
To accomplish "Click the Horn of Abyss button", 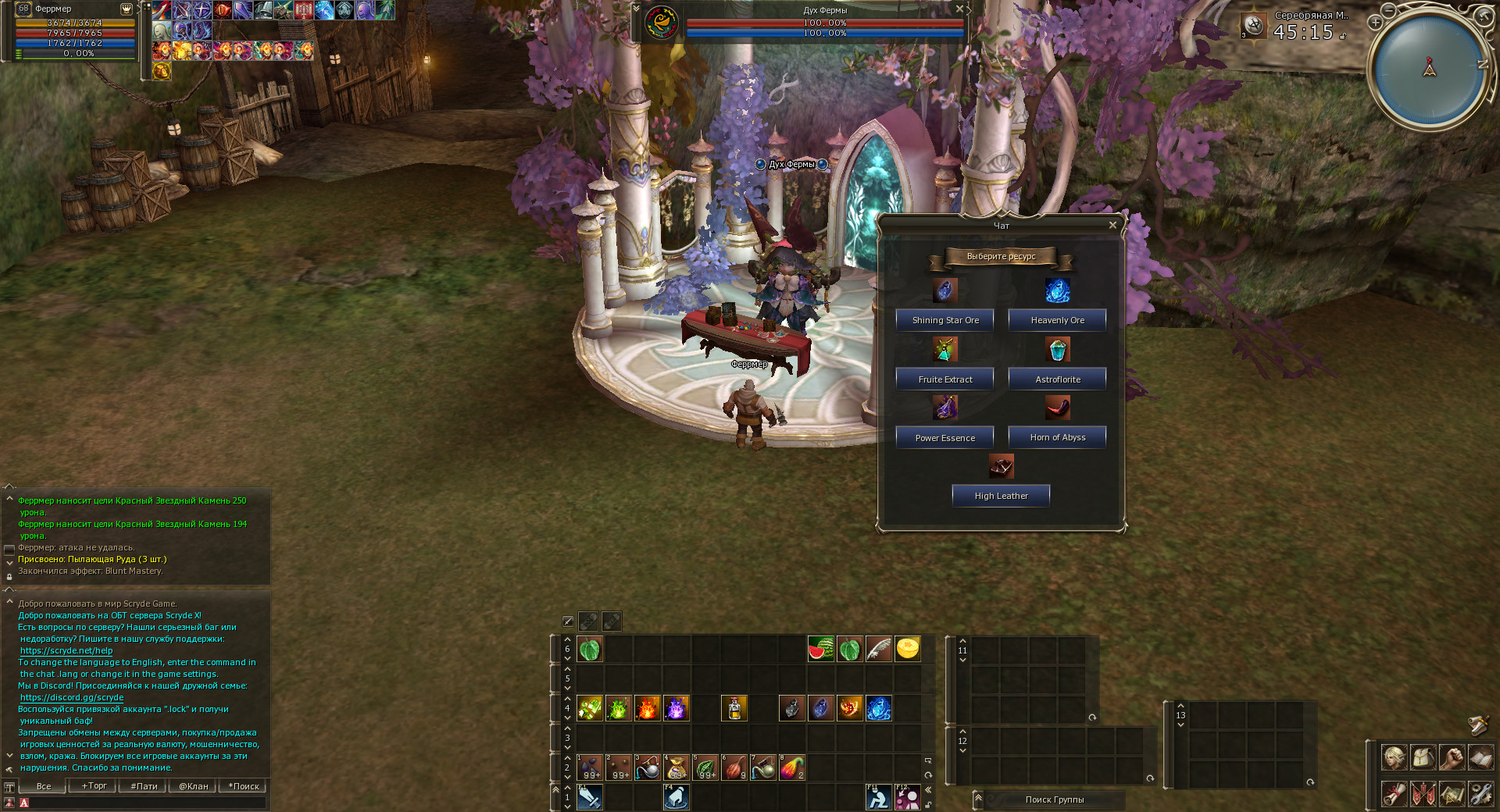I will [x=1057, y=437].
